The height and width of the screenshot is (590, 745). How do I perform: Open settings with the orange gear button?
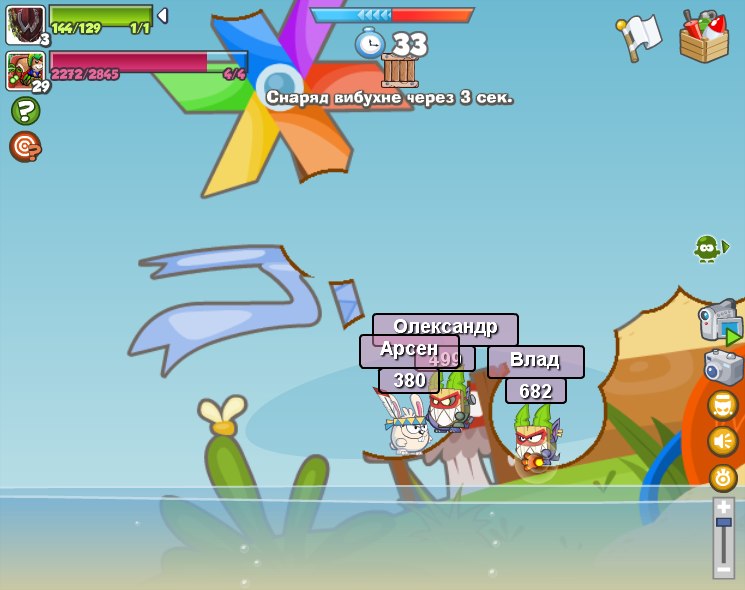723,477
